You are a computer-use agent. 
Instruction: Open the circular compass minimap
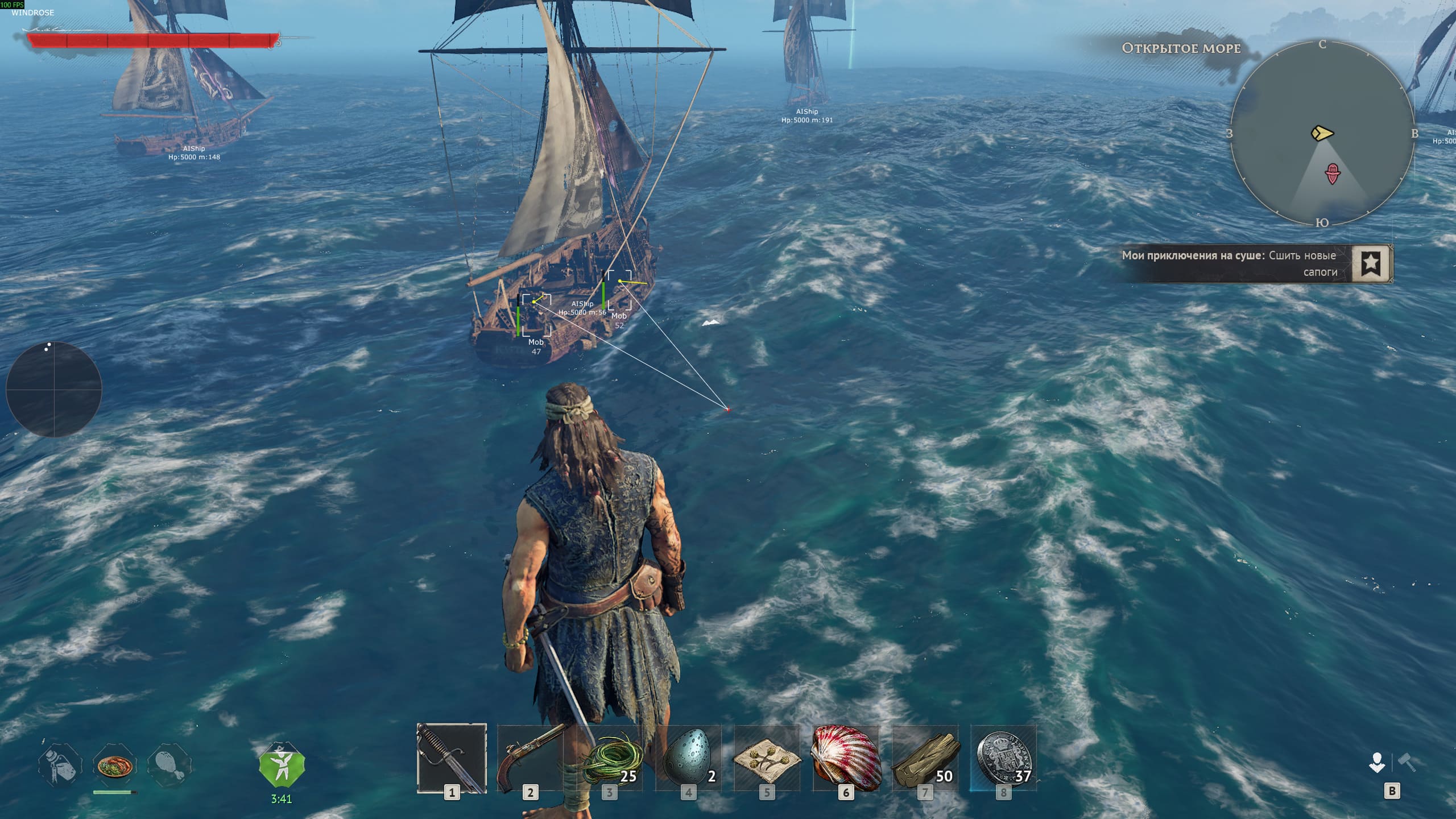click(x=1322, y=133)
